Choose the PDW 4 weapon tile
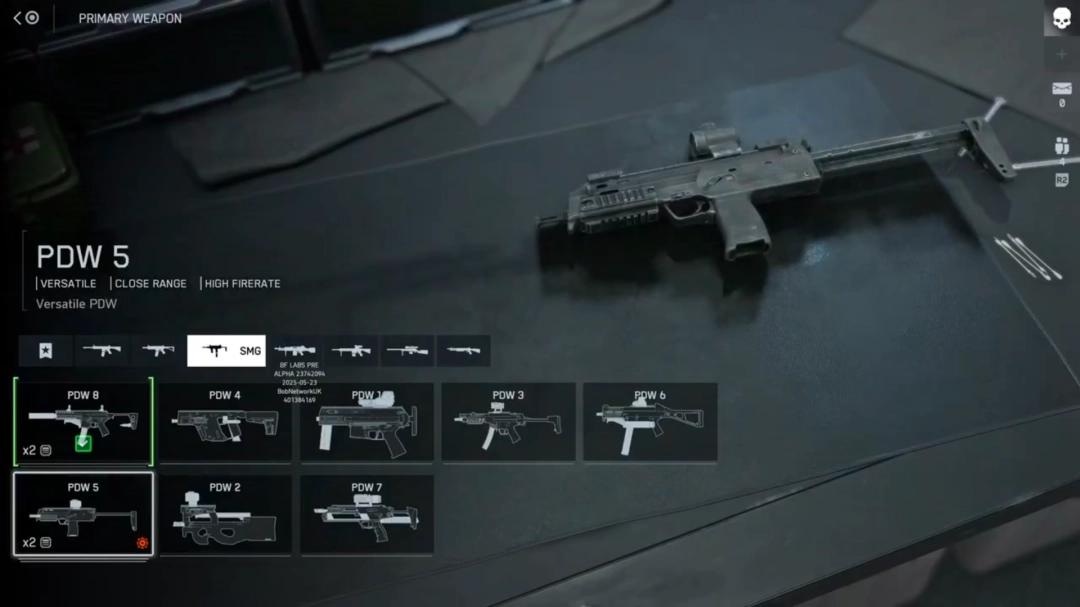This screenshot has height=607, width=1080. [225, 421]
